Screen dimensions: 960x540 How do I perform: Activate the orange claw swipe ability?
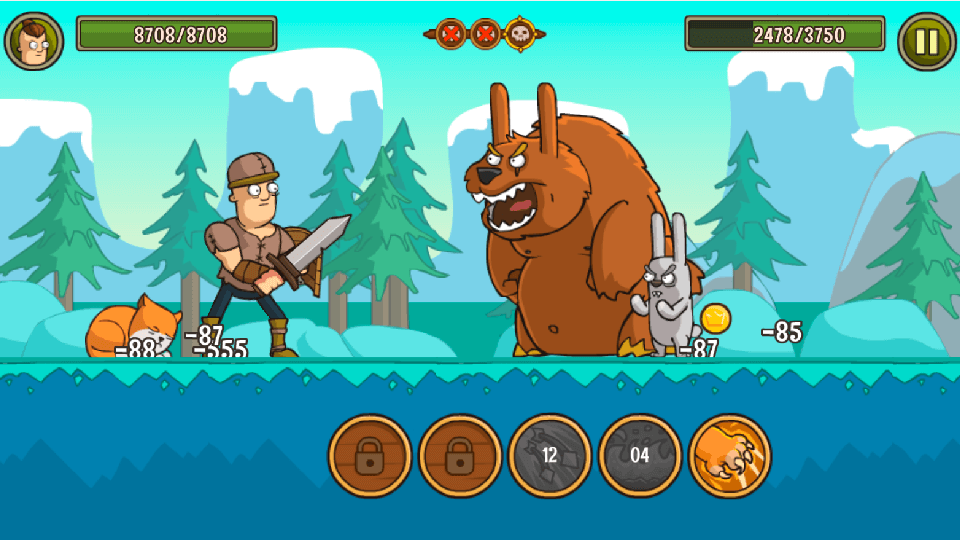coord(730,456)
